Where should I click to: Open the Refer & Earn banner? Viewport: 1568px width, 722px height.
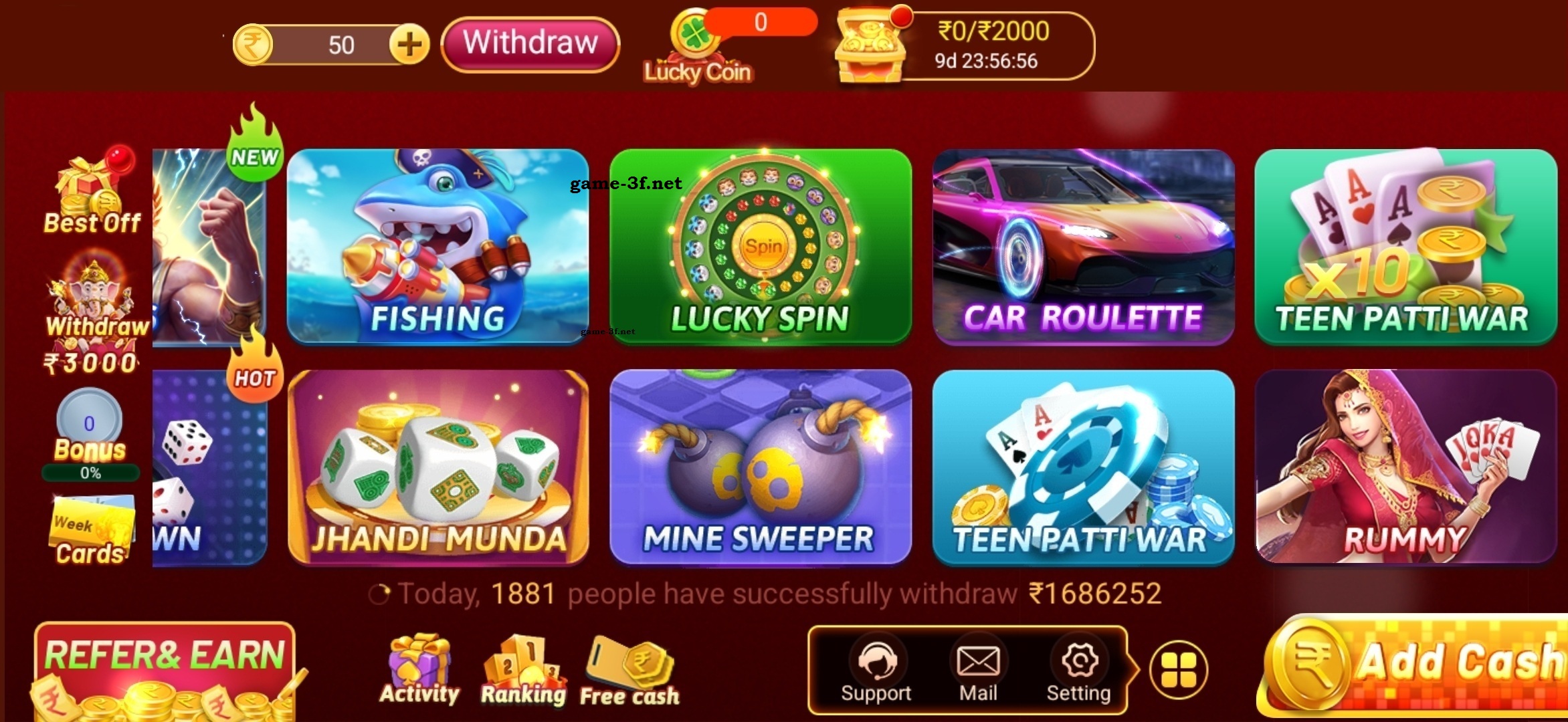coord(165,669)
